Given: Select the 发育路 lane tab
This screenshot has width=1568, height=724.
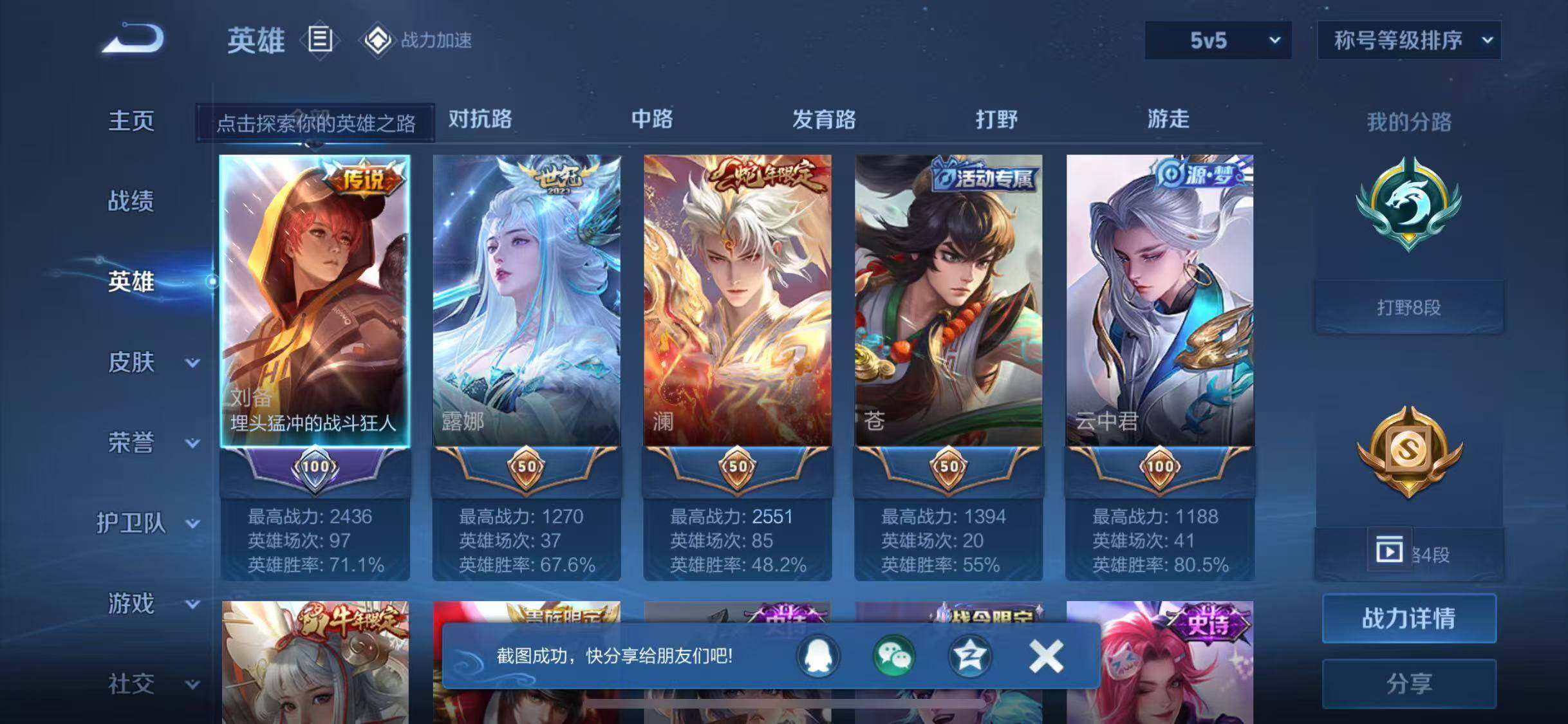Looking at the screenshot, I should pyautogui.click(x=824, y=119).
